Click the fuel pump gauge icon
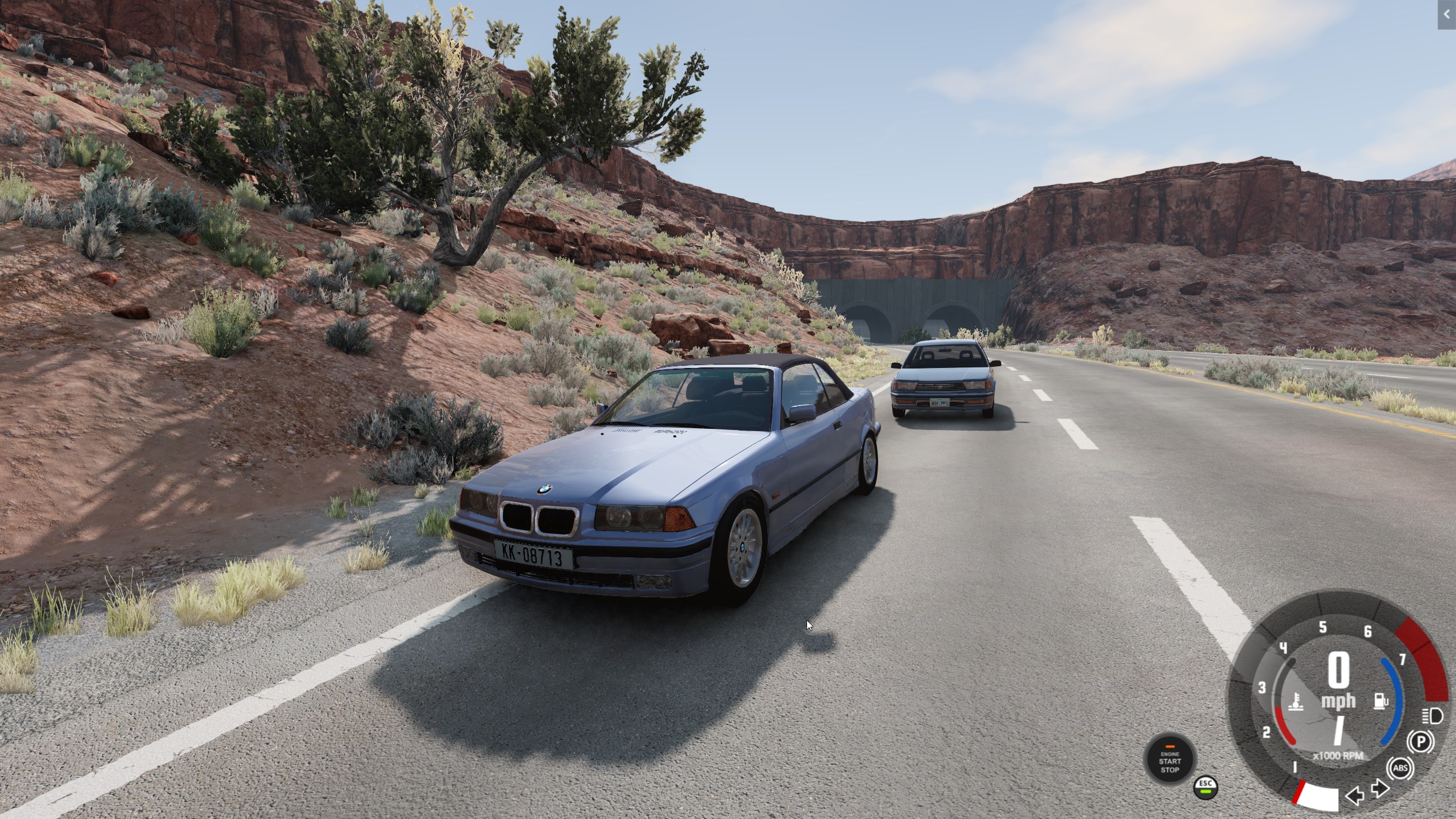1456x819 pixels. click(1381, 701)
